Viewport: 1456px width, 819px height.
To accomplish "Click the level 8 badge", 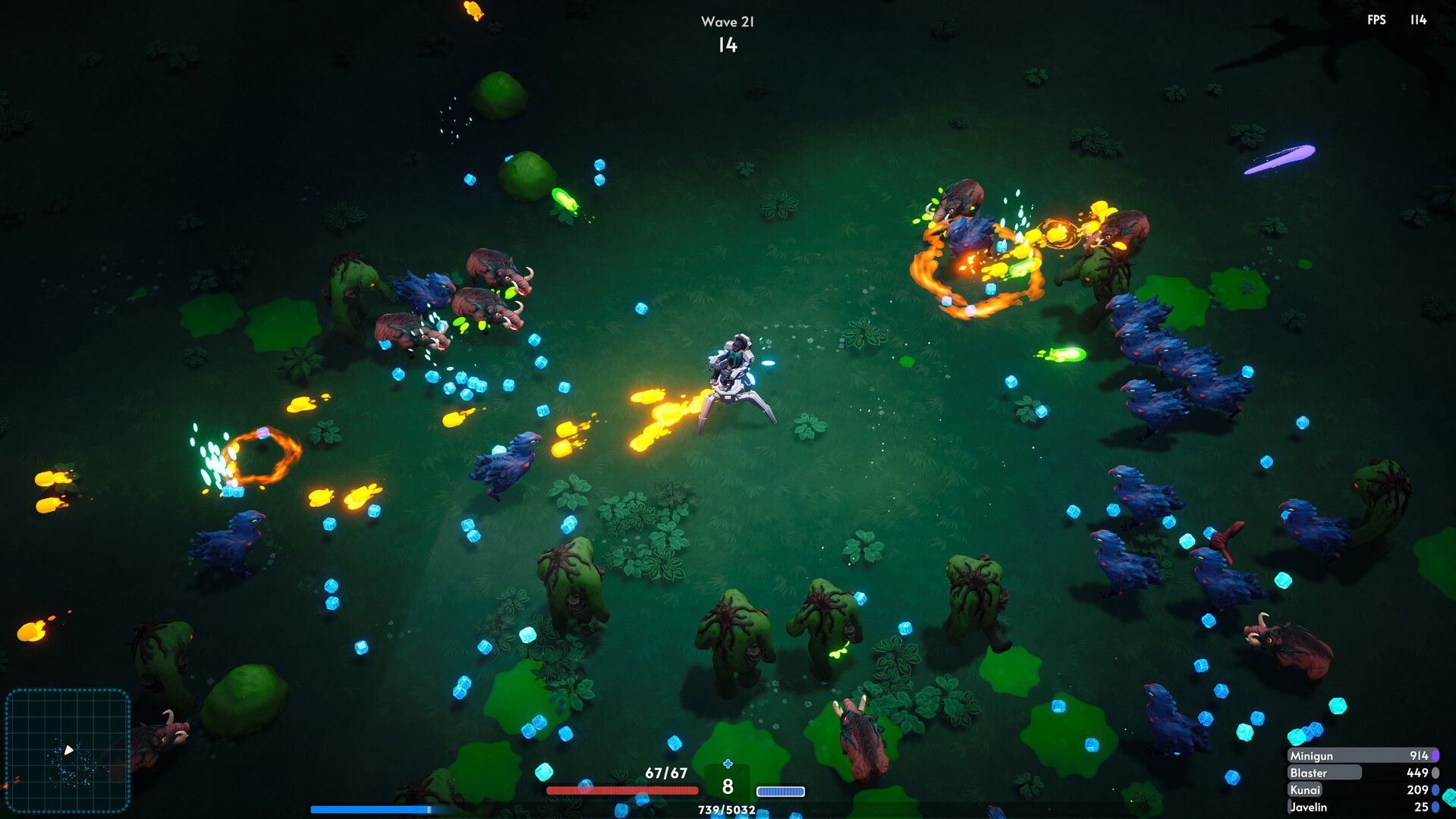I will tap(728, 787).
